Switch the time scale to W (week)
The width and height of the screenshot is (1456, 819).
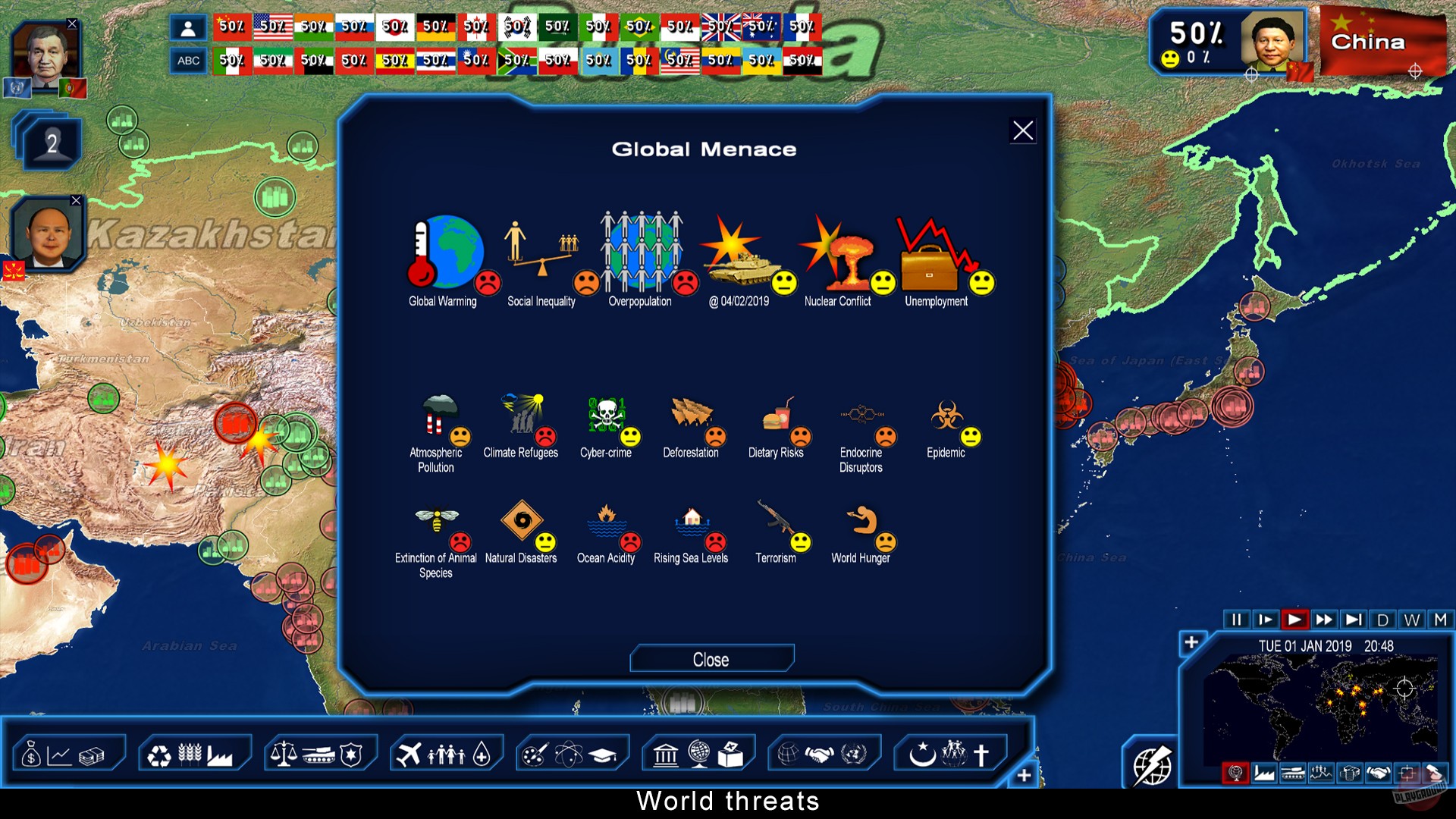(x=1411, y=620)
